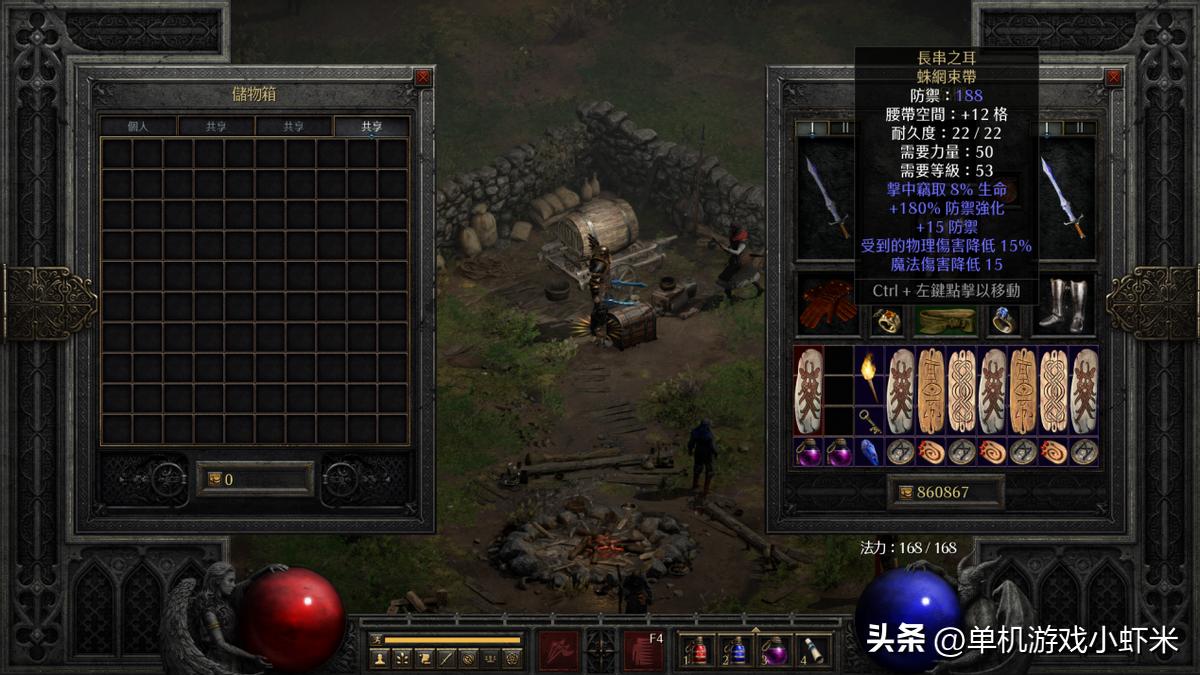Select the blue gem in the inventory
This screenshot has height=675, width=1200.
click(x=868, y=452)
